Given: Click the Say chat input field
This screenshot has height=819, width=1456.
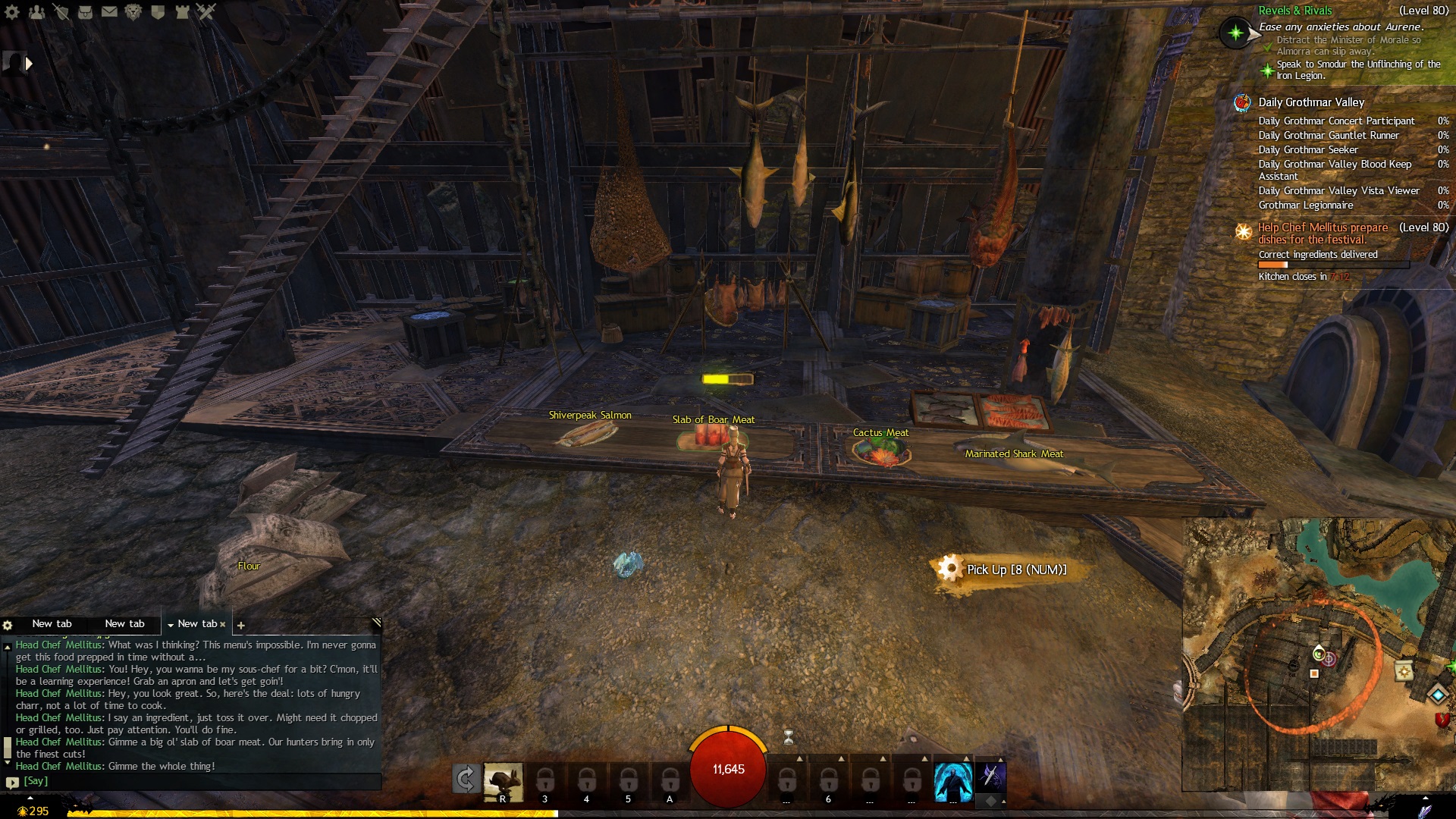Looking at the screenshot, I should click(197, 781).
